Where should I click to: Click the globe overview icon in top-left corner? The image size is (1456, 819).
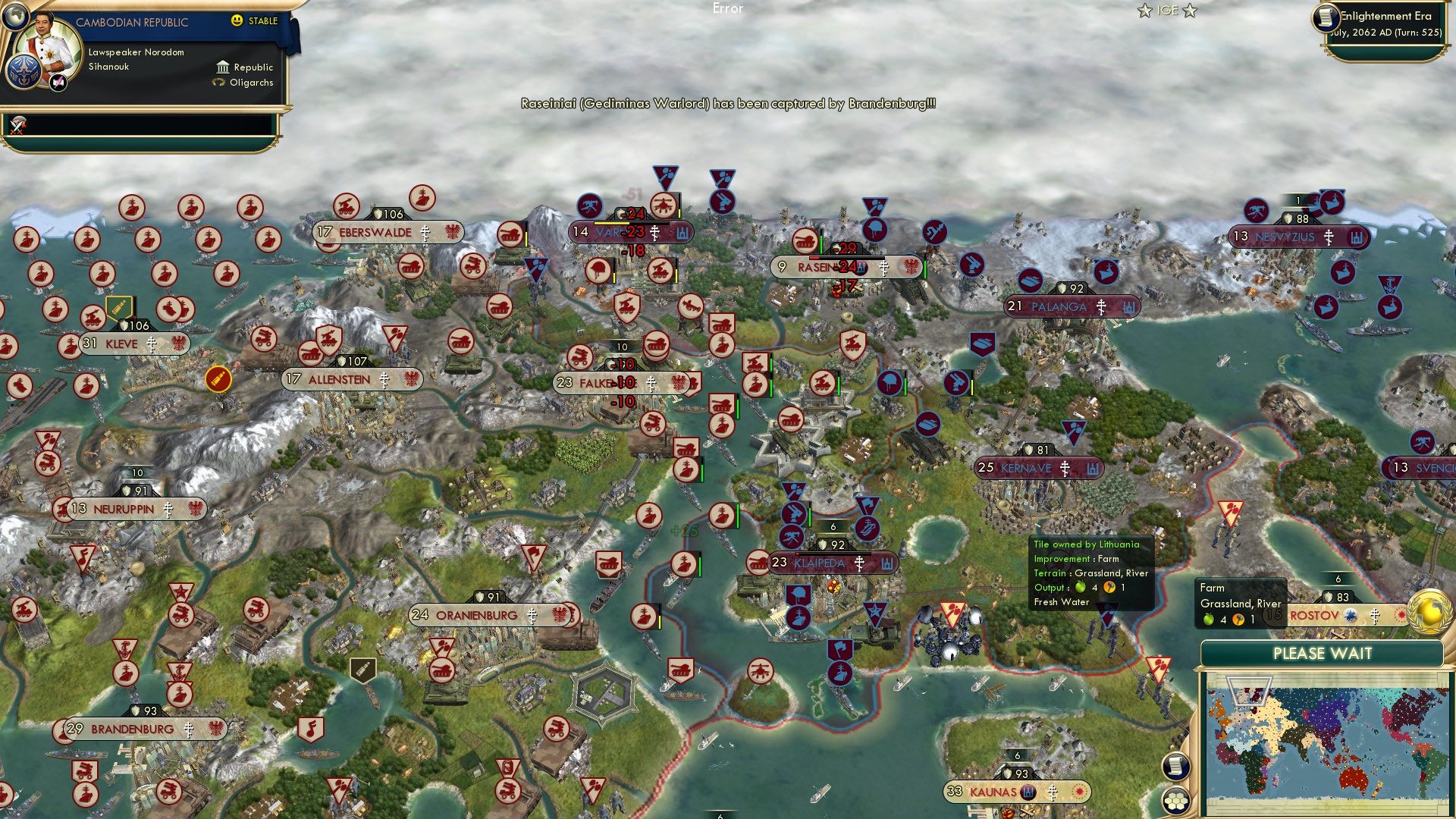15,17
